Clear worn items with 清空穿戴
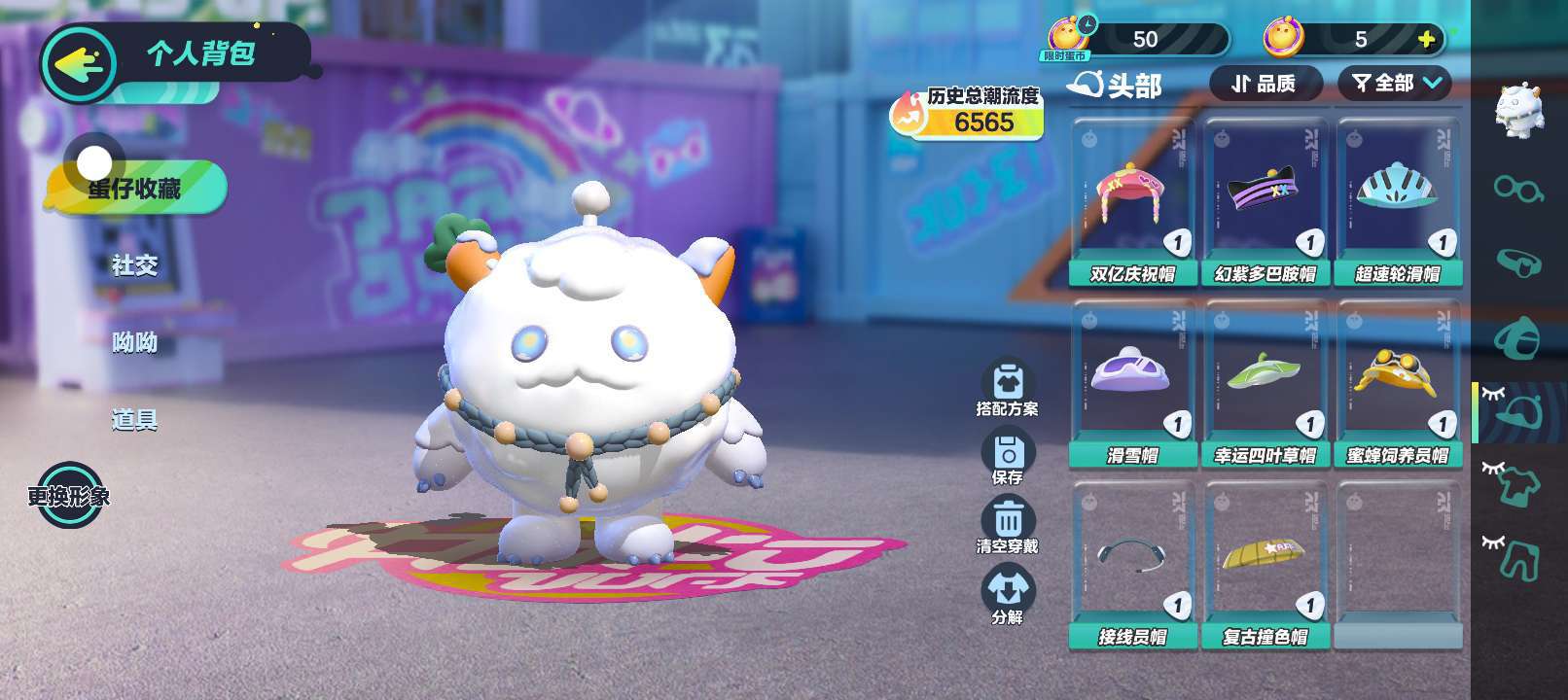Screen dimensions: 1568x700 [x=1008, y=526]
